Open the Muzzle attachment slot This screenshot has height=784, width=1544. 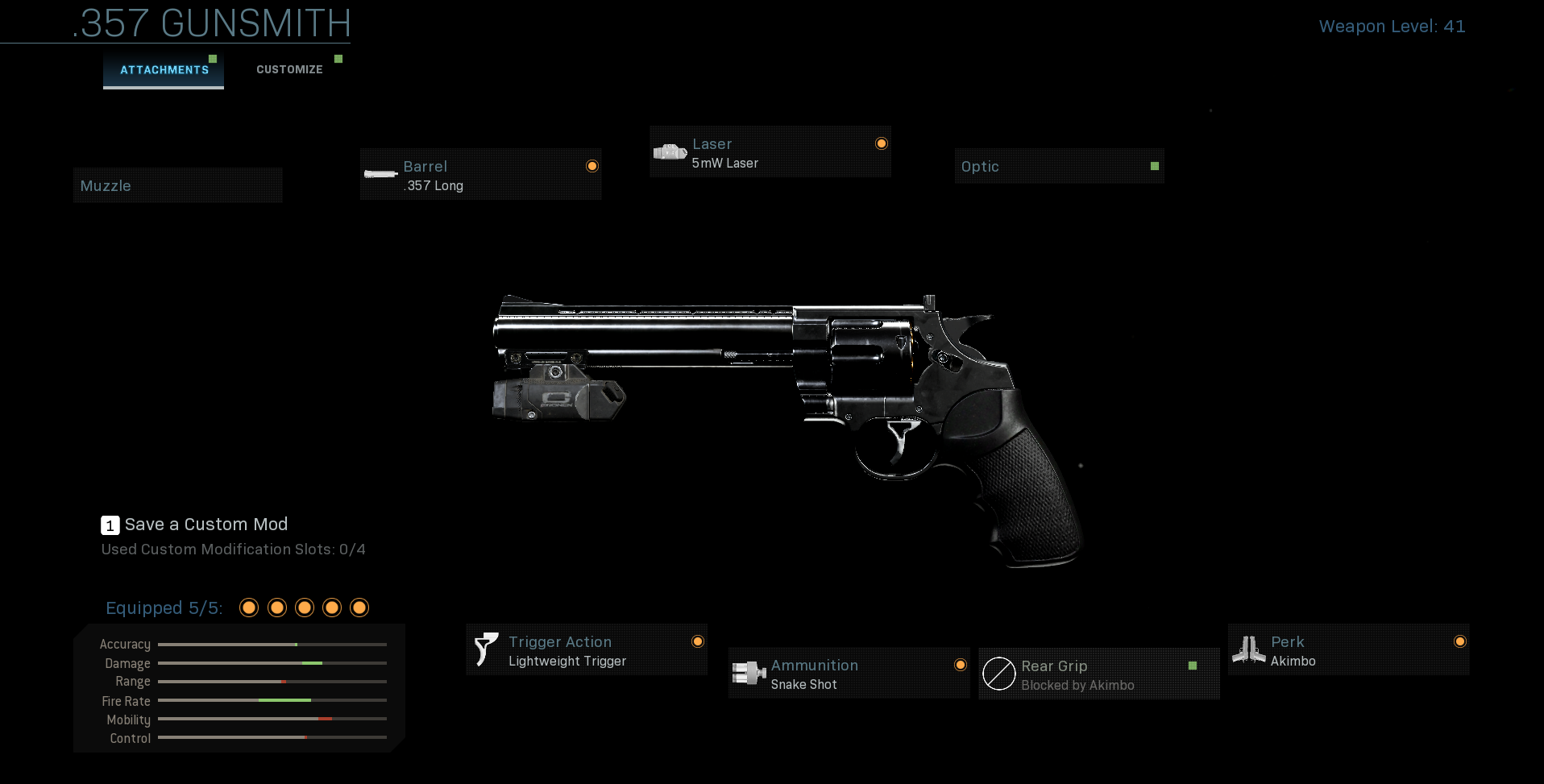coord(177,185)
